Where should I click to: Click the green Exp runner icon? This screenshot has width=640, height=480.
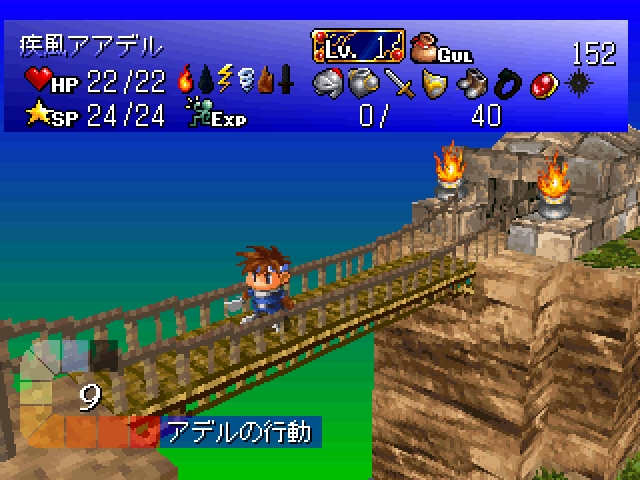198,114
